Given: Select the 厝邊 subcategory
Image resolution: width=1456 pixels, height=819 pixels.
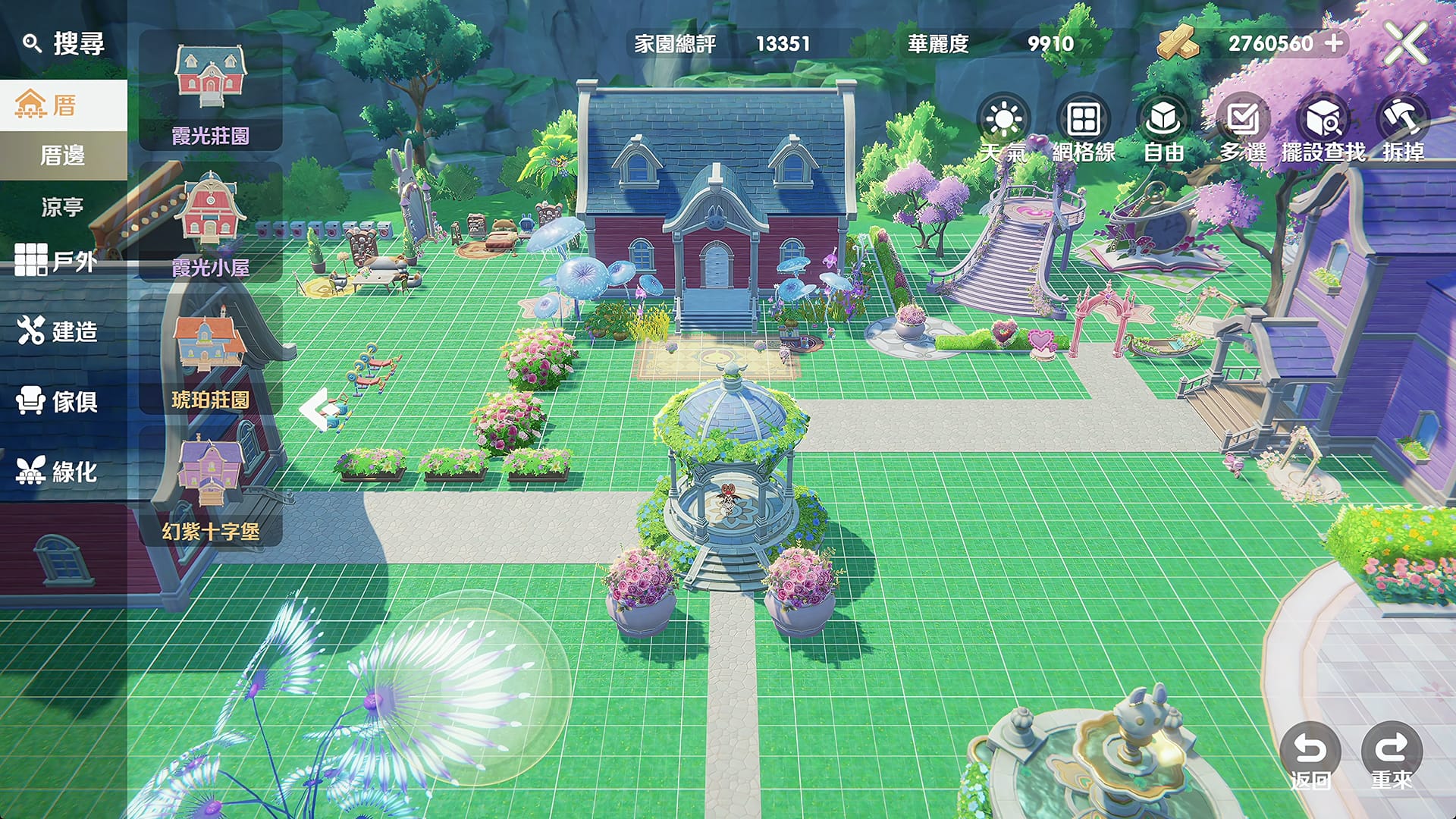Looking at the screenshot, I should click(x=62, y=155).
